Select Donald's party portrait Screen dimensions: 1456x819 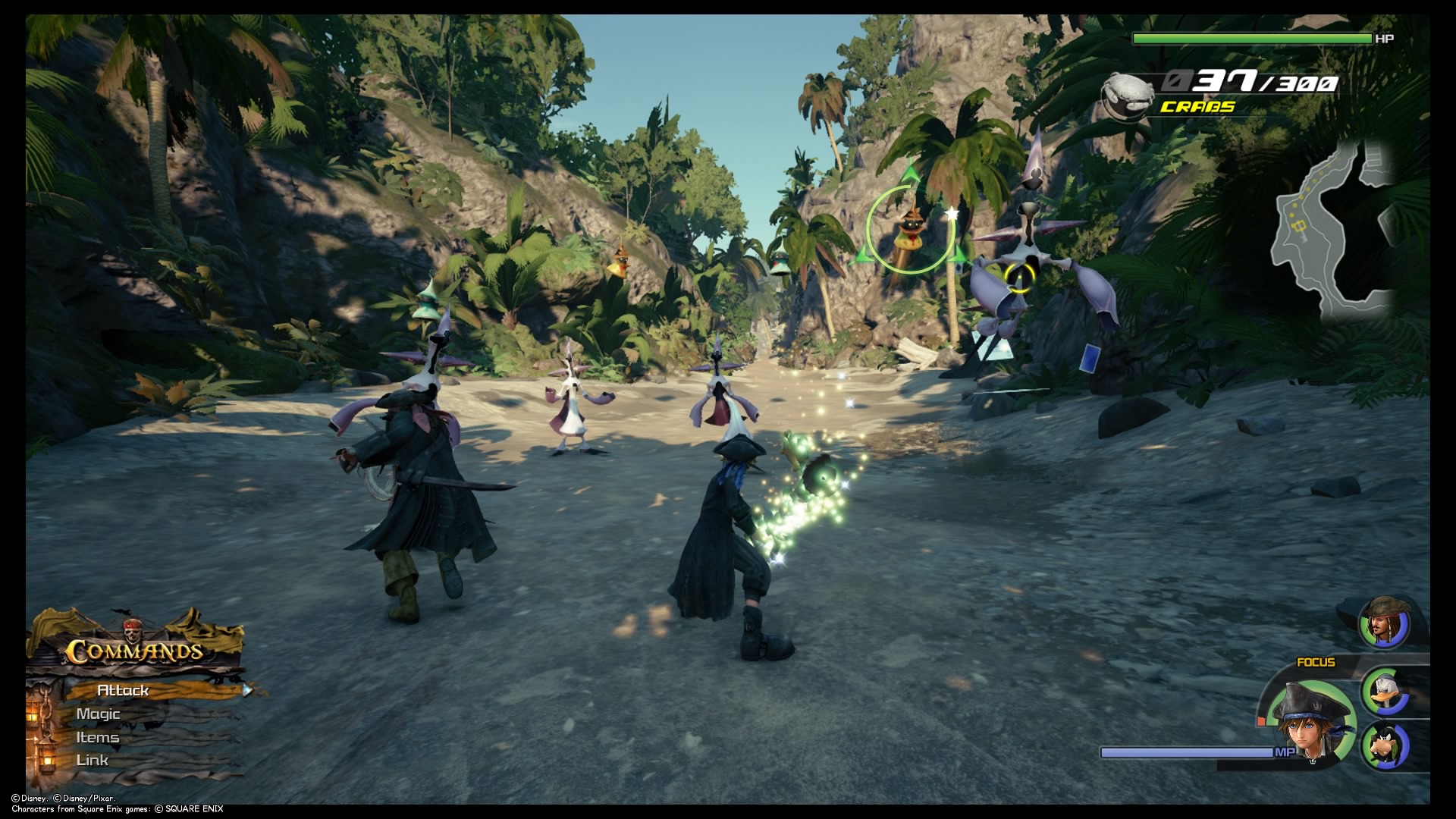(x=1388, y=691)
